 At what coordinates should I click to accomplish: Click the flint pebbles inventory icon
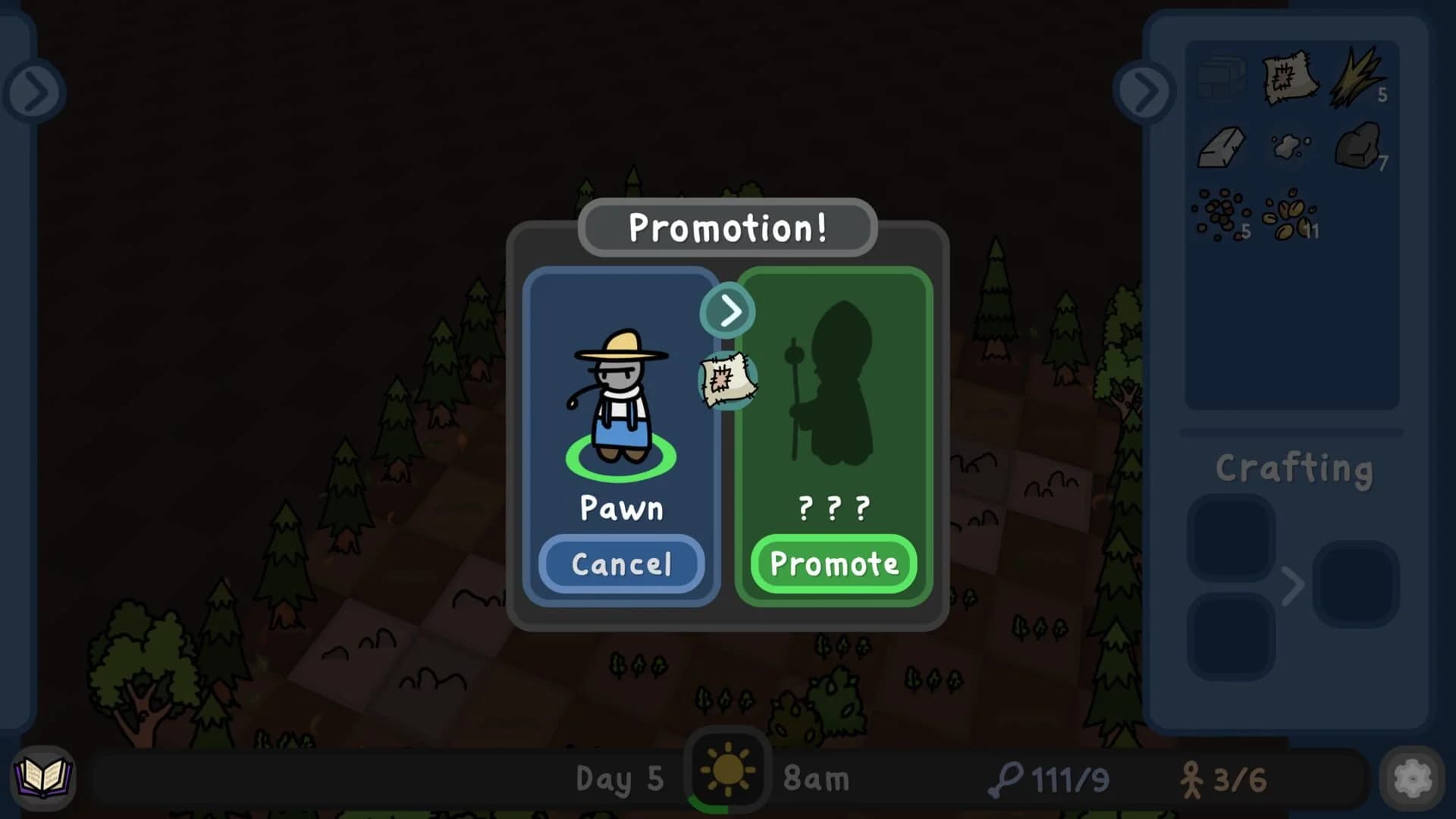(x=1291, y=144)
